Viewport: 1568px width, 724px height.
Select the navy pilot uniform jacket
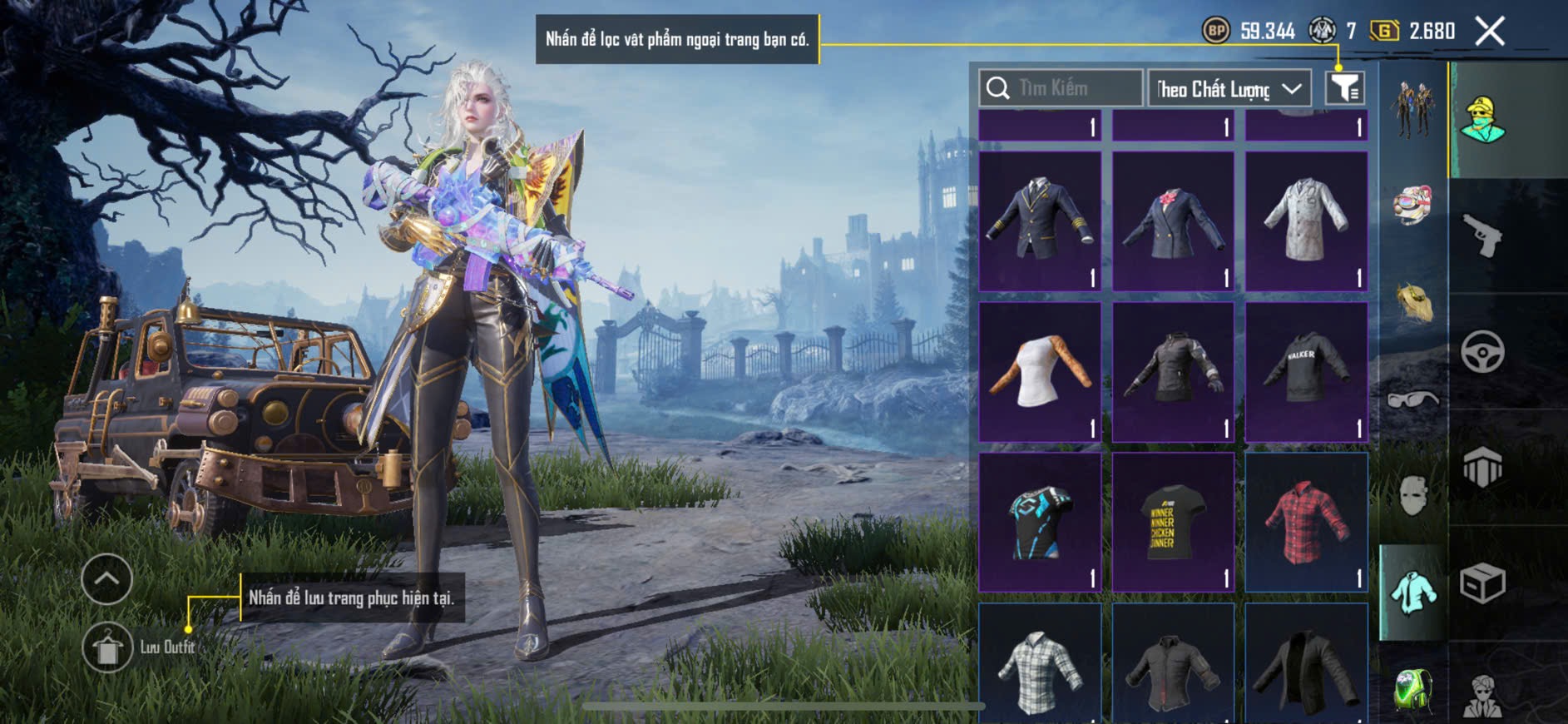(1040, 221)
